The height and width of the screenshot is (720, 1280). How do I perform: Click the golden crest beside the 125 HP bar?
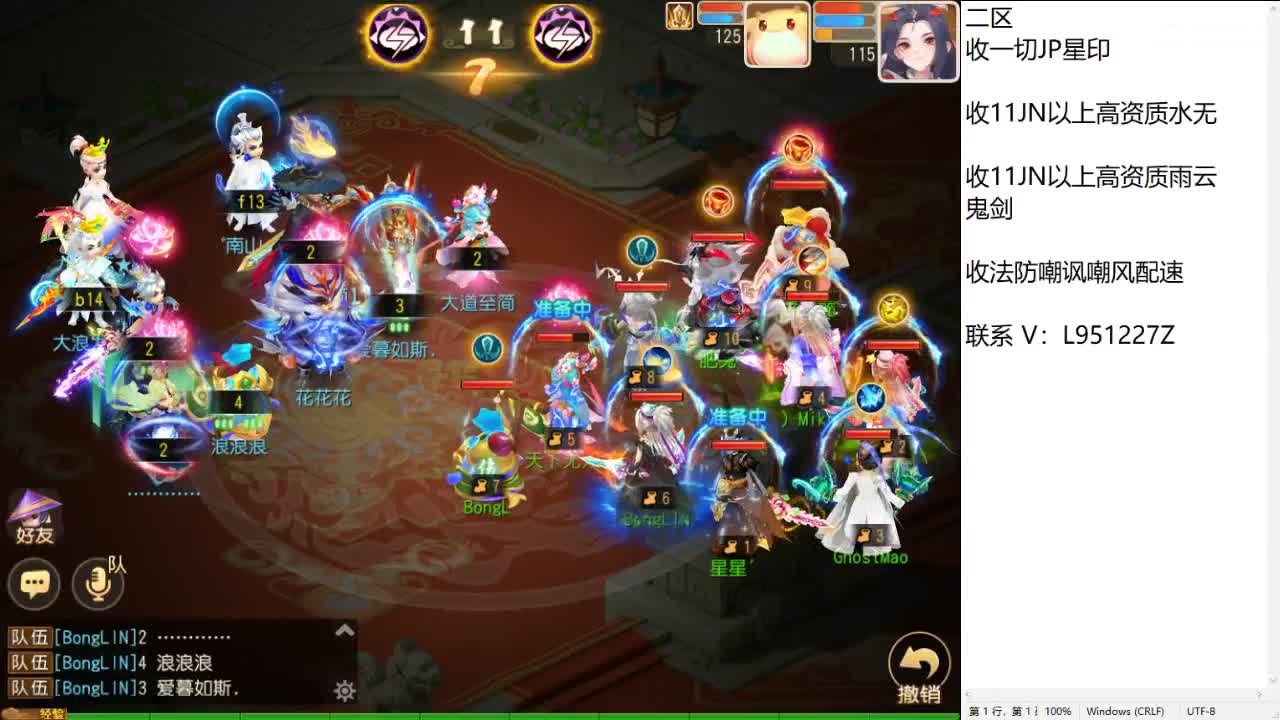pyautogui.click(x=678, y=18)
